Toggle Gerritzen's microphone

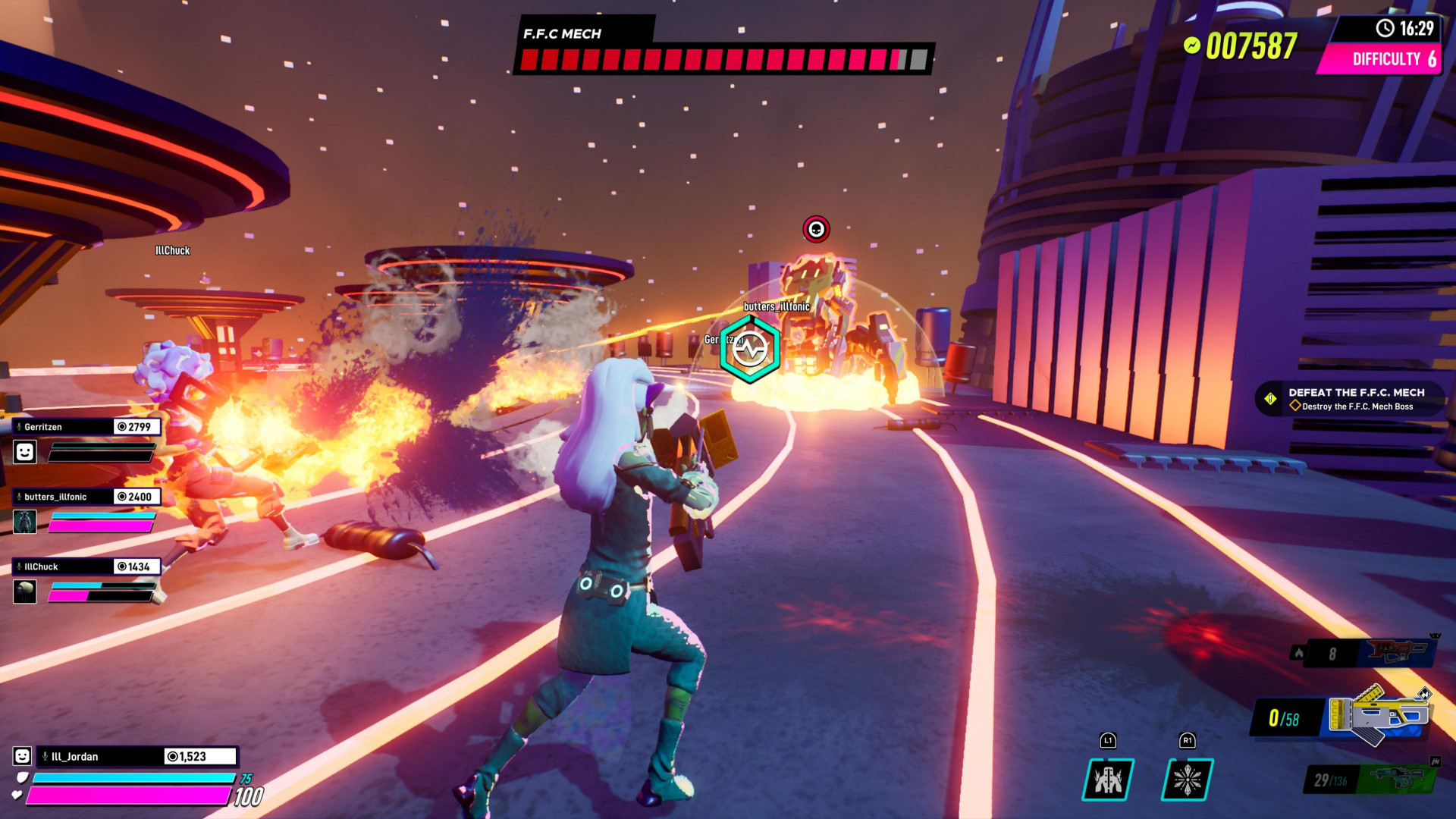coord(19,427)
